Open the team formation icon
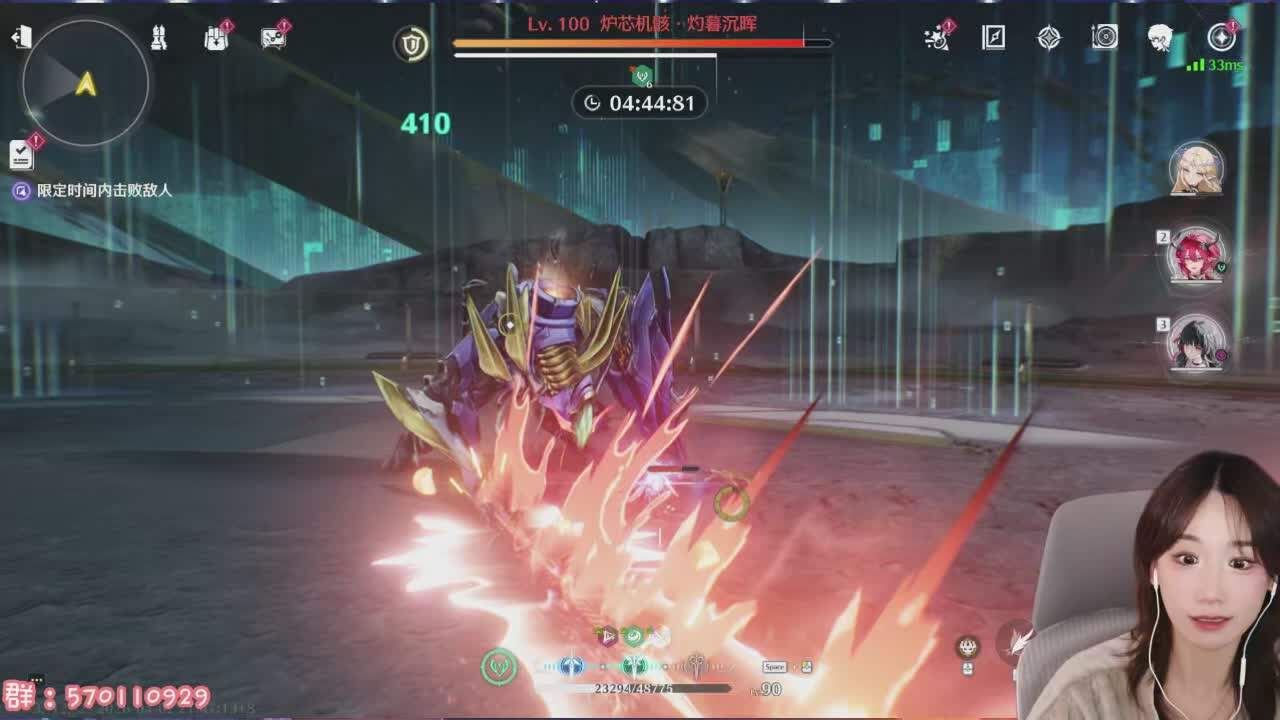Screen dimensions: 1280x720 [x=159, y=38]
